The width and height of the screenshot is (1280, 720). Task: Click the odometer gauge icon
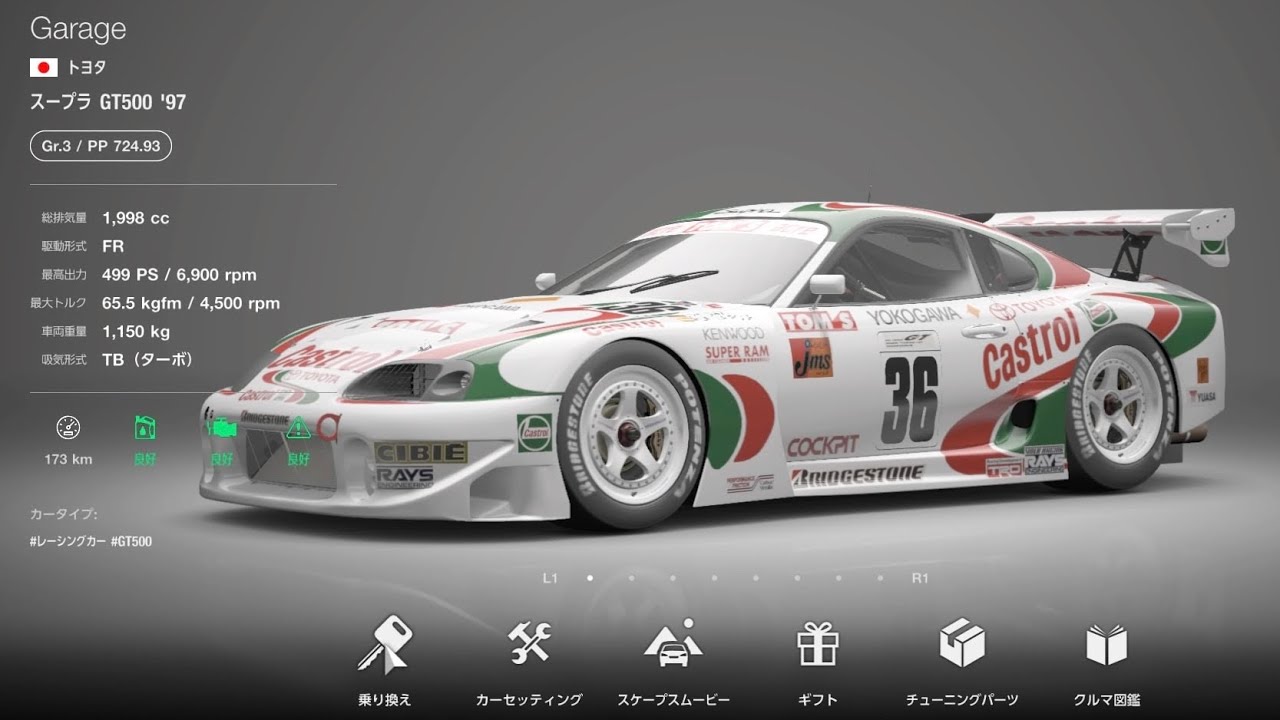tap(68, 429)
